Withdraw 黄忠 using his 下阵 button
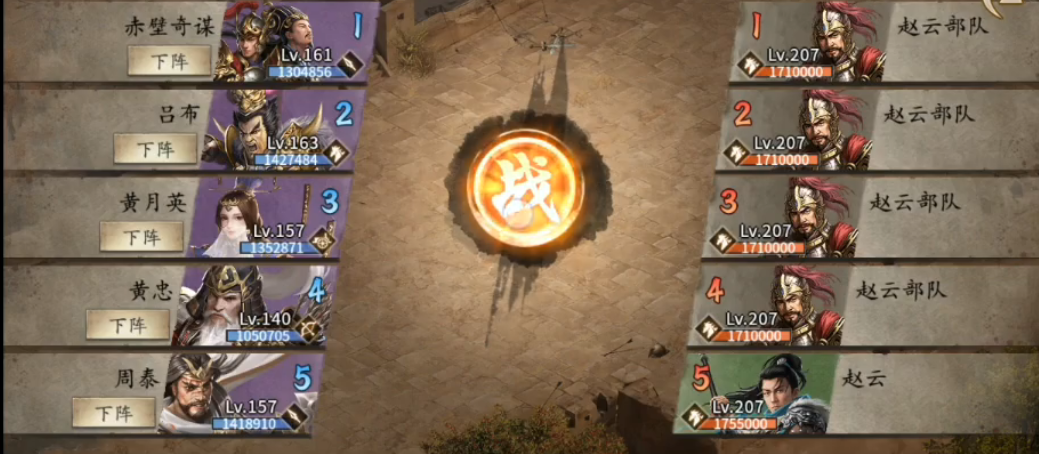Image resolution: width=1039 pixels, height=454 pixels. click(x=127, y=324)
